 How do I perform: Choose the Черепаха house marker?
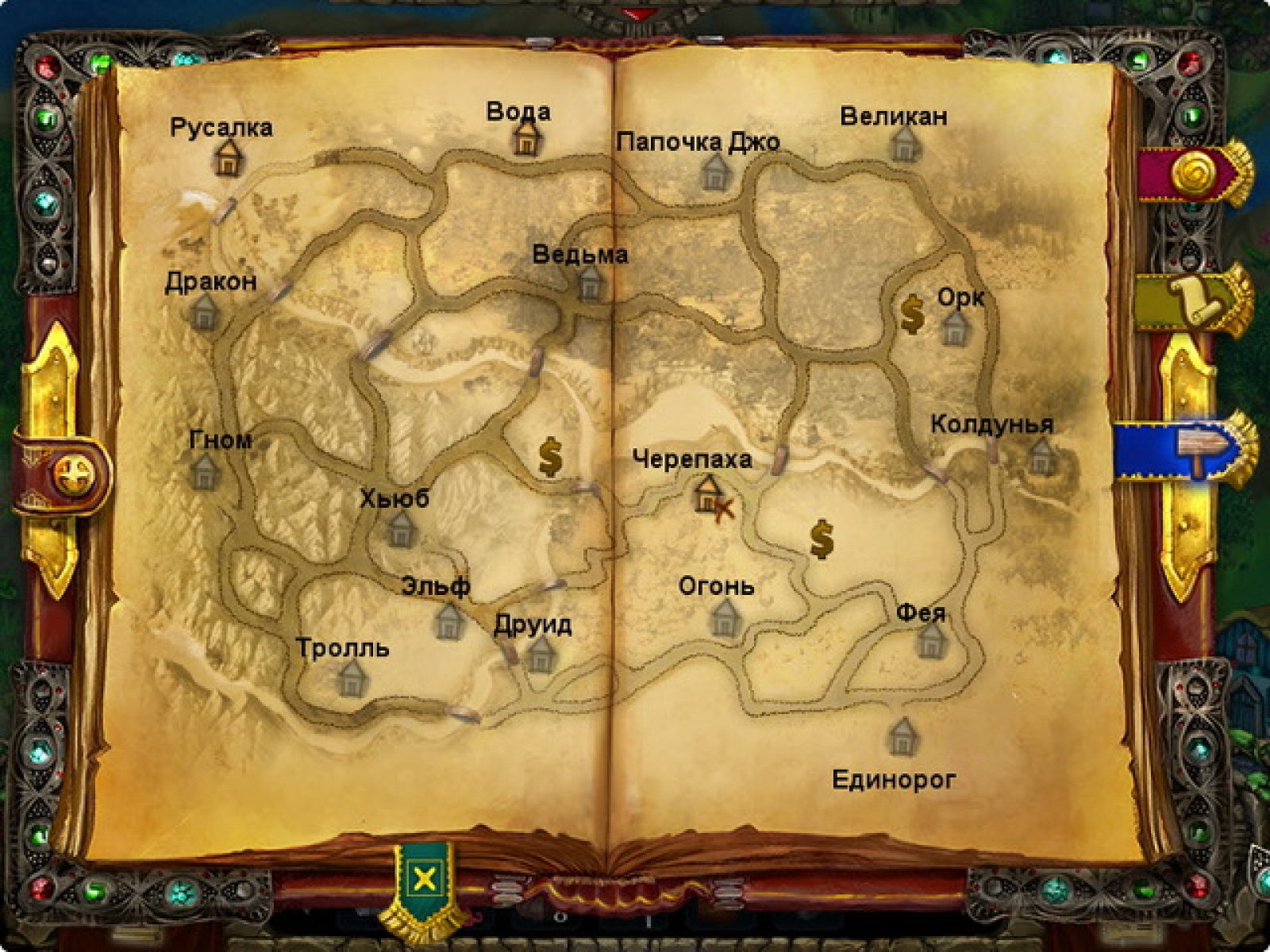click(707, 493)
